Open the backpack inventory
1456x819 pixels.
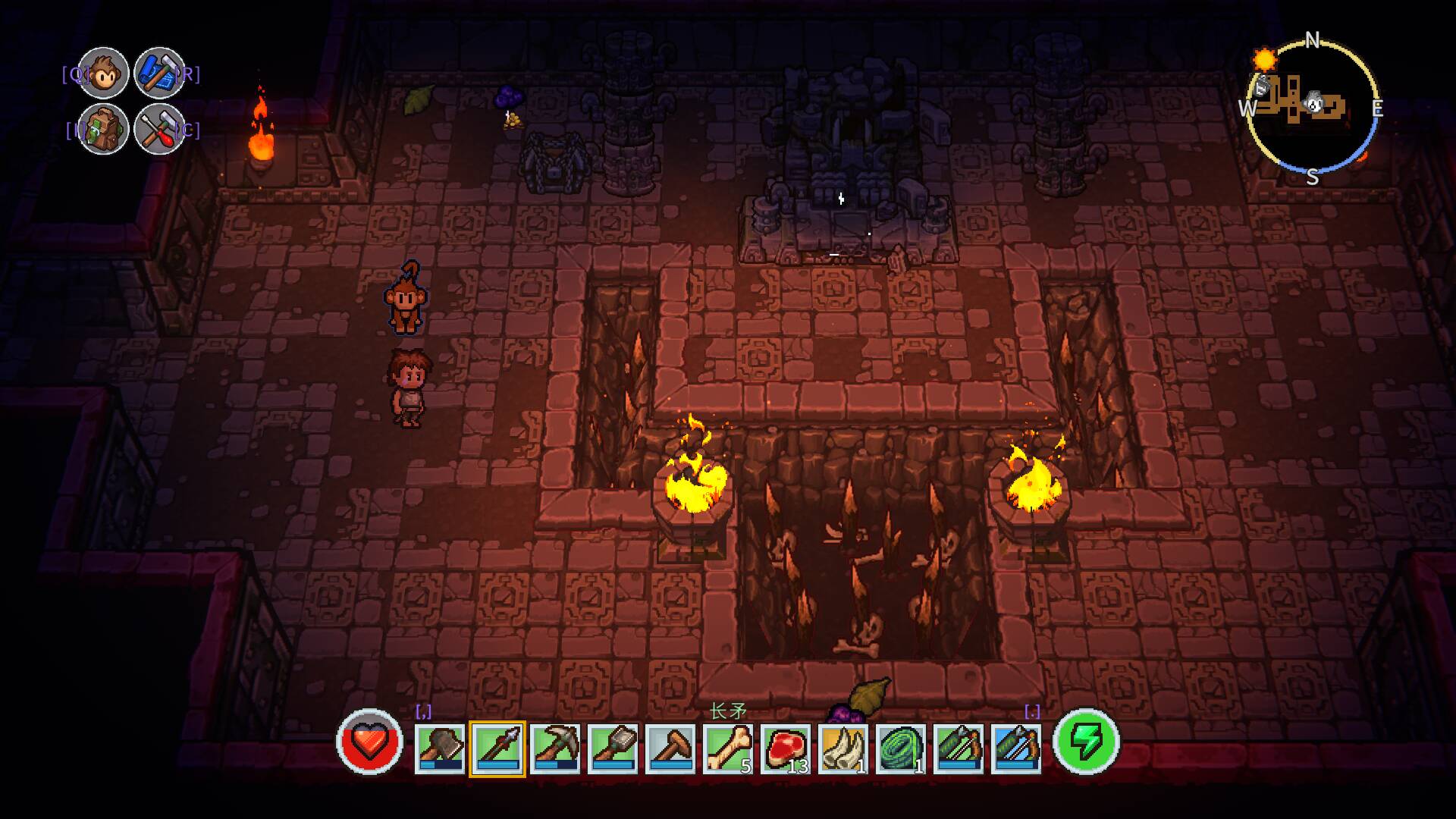(103, 129)
